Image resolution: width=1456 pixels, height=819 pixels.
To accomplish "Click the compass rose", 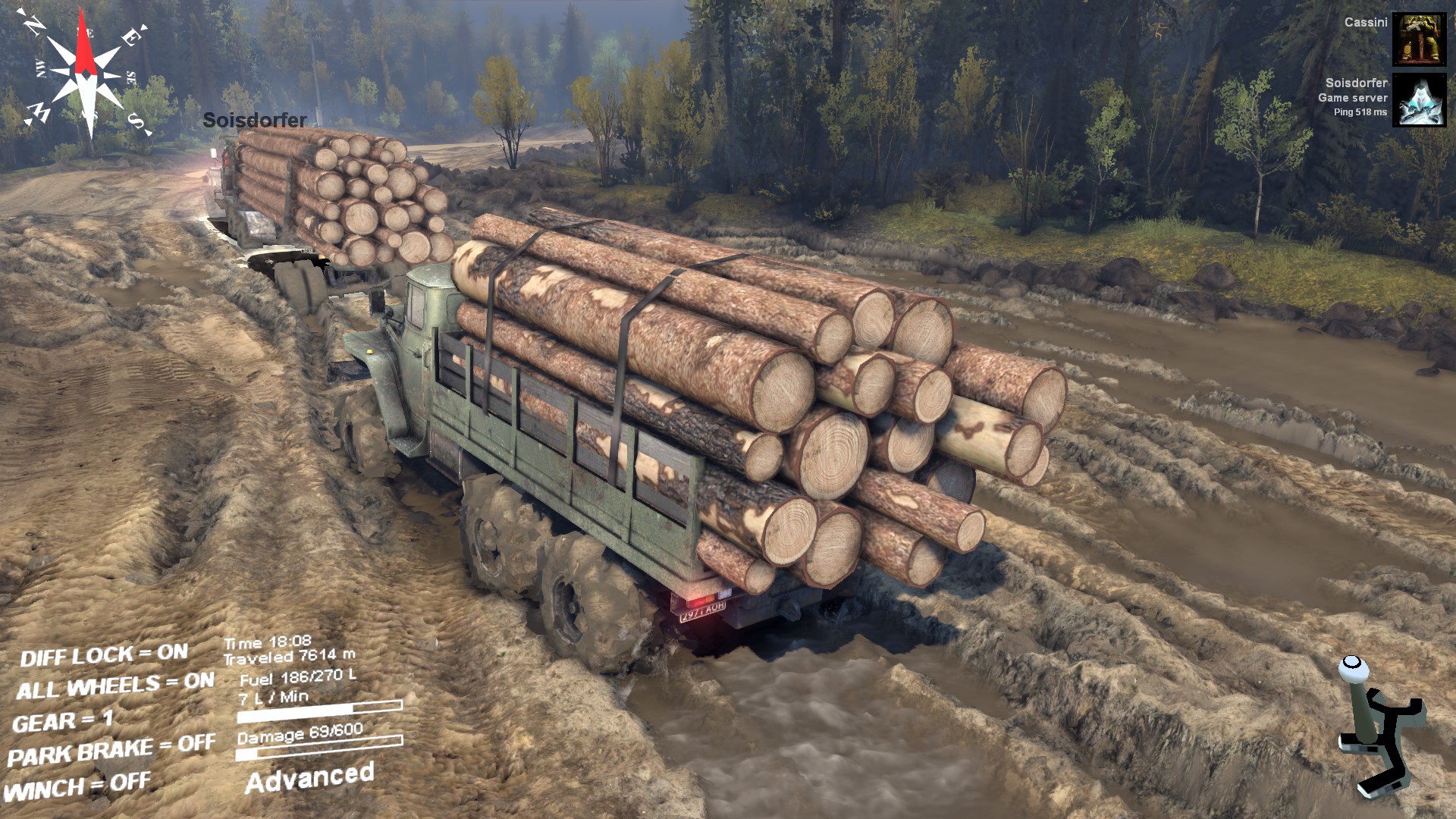I will point(86,74).
